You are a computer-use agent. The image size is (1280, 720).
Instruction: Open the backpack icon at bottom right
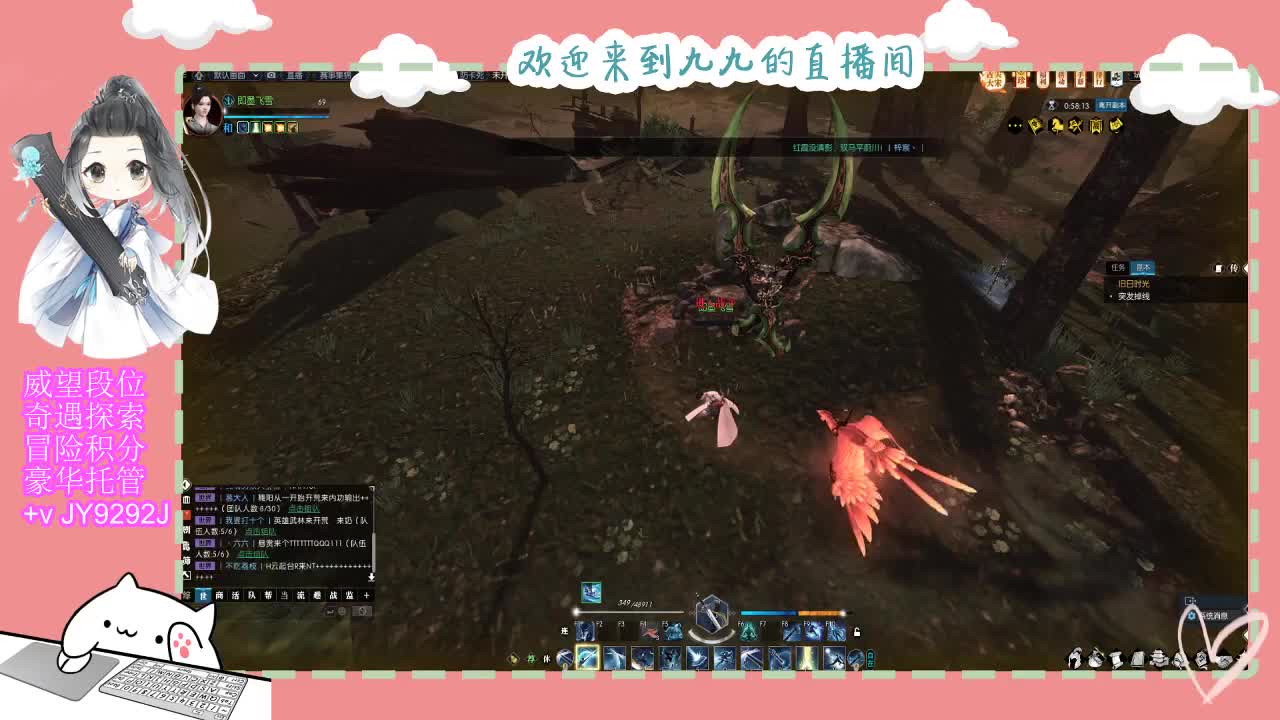(x=1138, y=657)
